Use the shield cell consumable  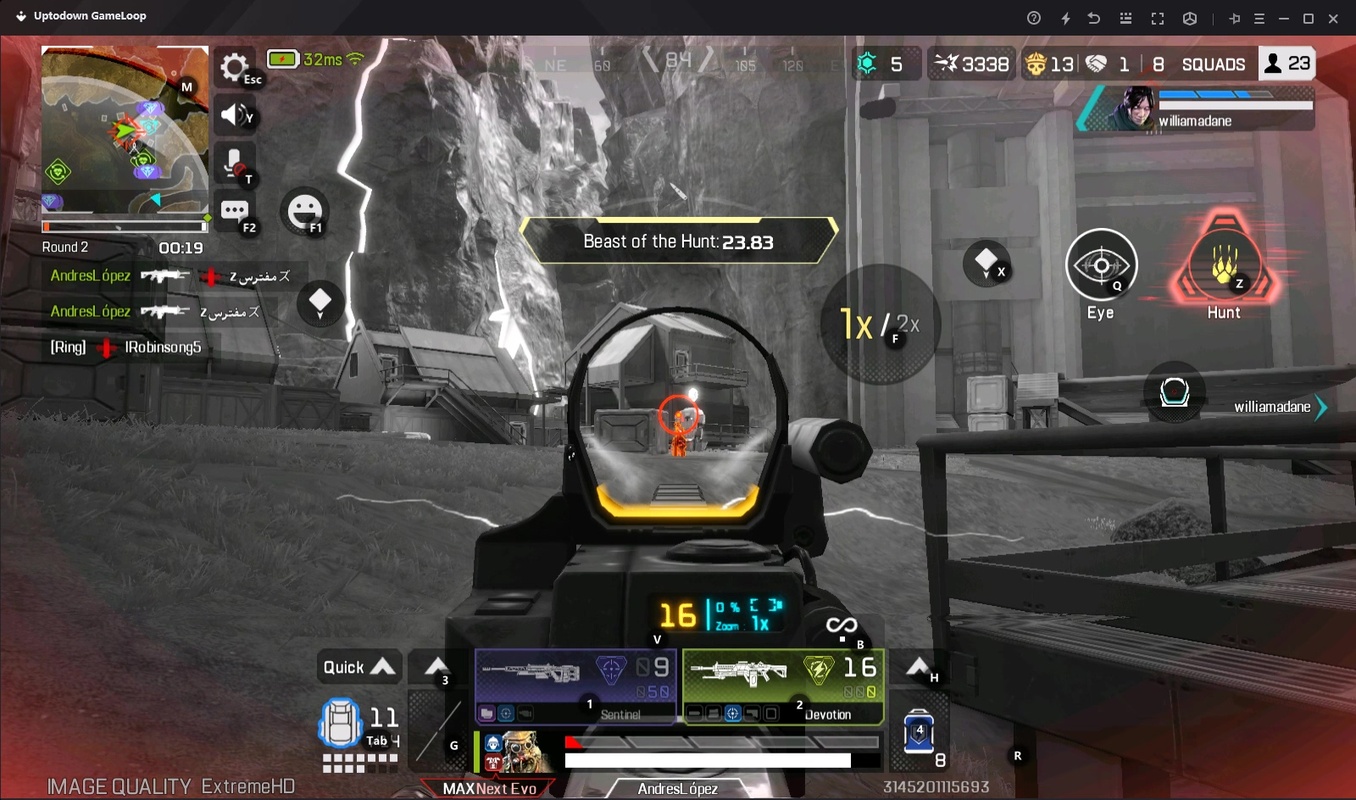918,732
